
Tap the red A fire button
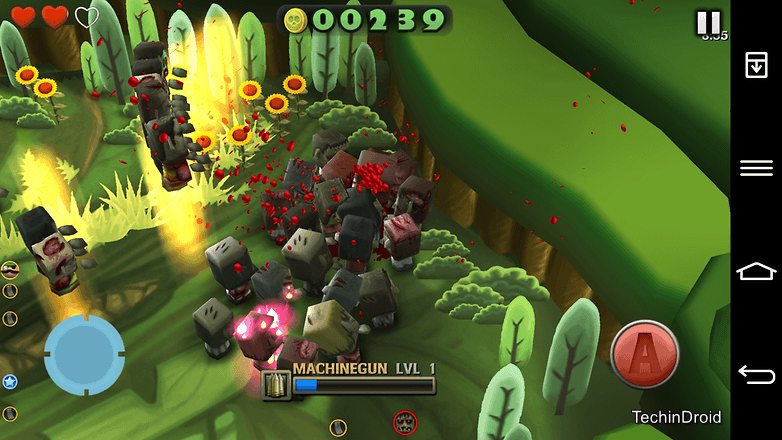pyautogui.click(x=645, y=355)
